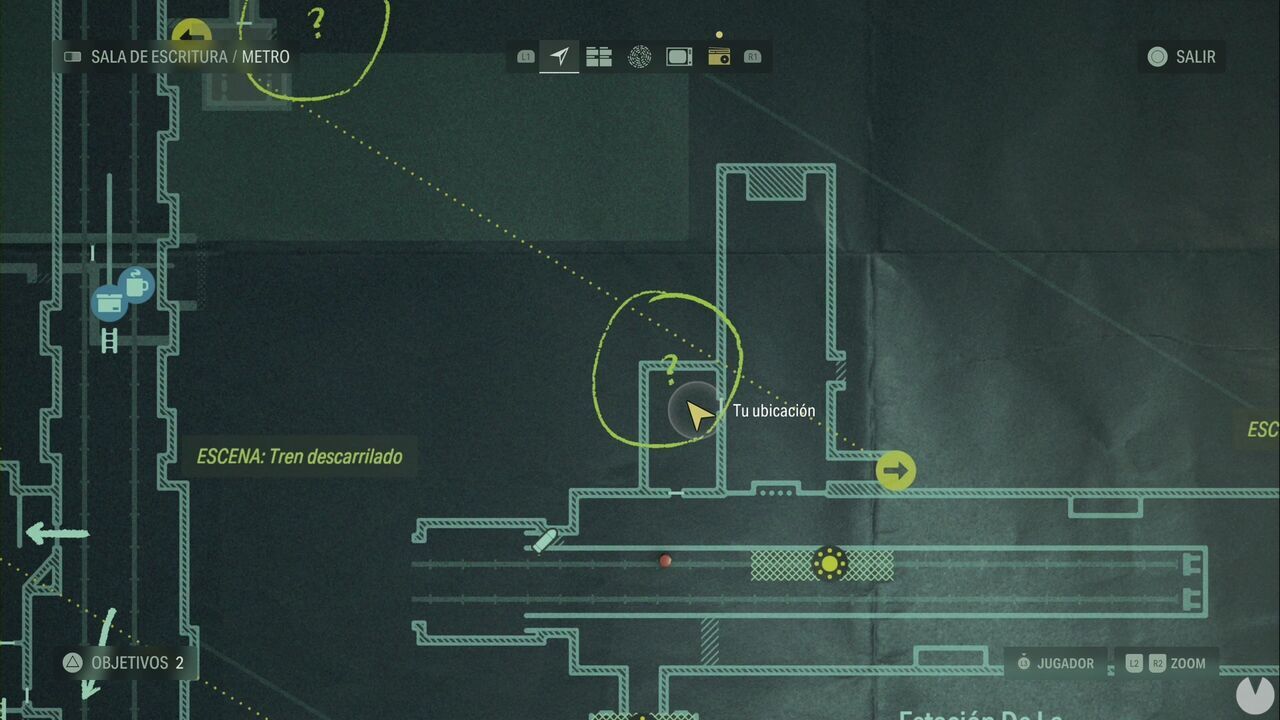Open the echoes spiral icon

(639, 57)
